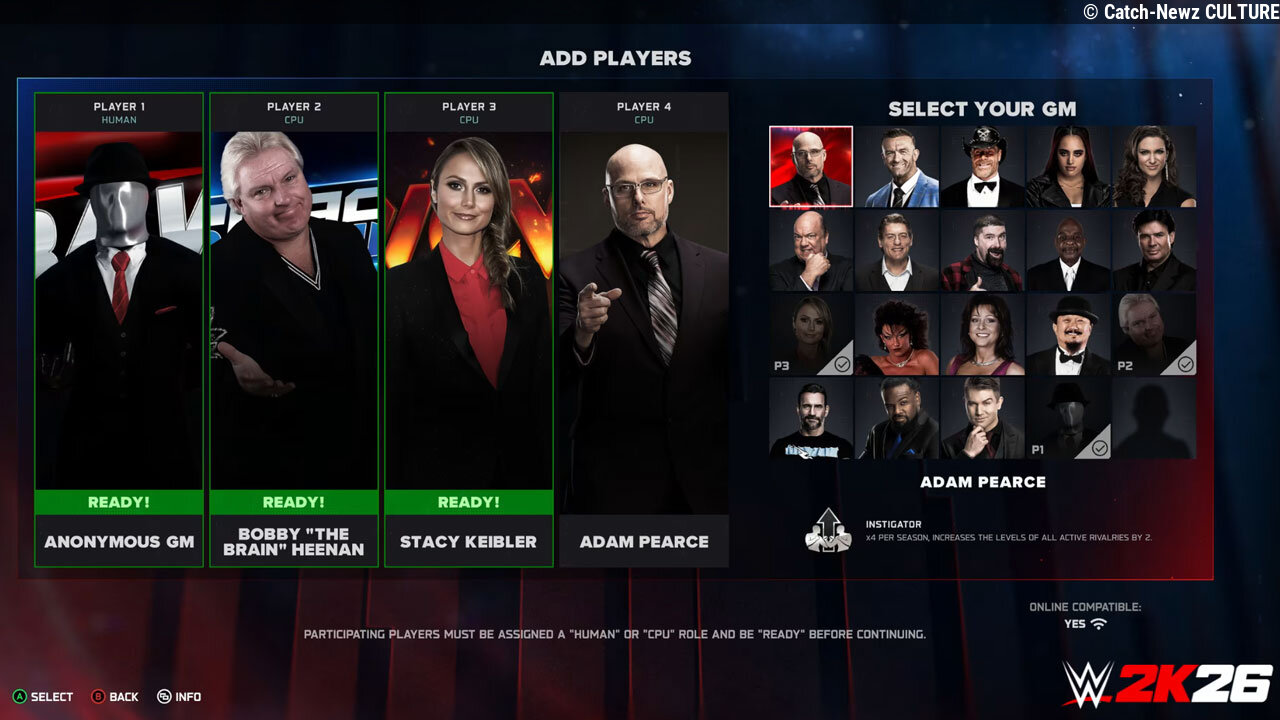Screen dimensions: 1280x720
Task: Choose the GM in black shirt with teal print
Action: pos(811,418)
